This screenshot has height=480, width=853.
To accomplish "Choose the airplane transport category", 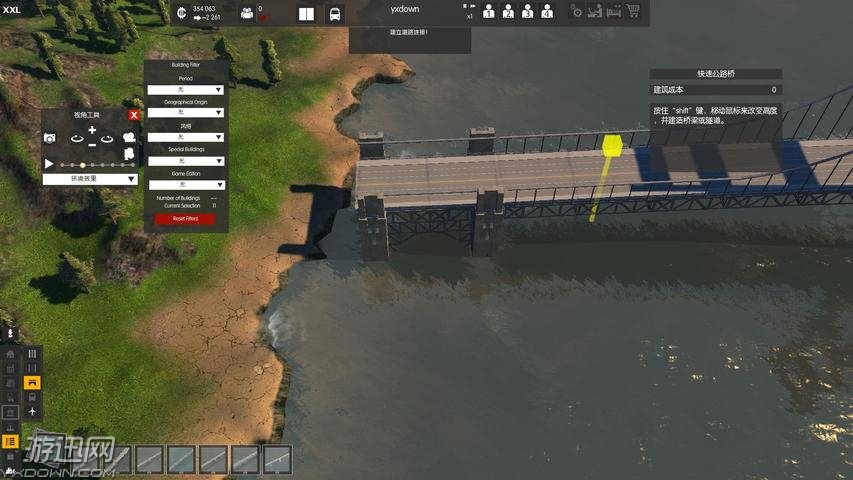I will pos(32,411).
